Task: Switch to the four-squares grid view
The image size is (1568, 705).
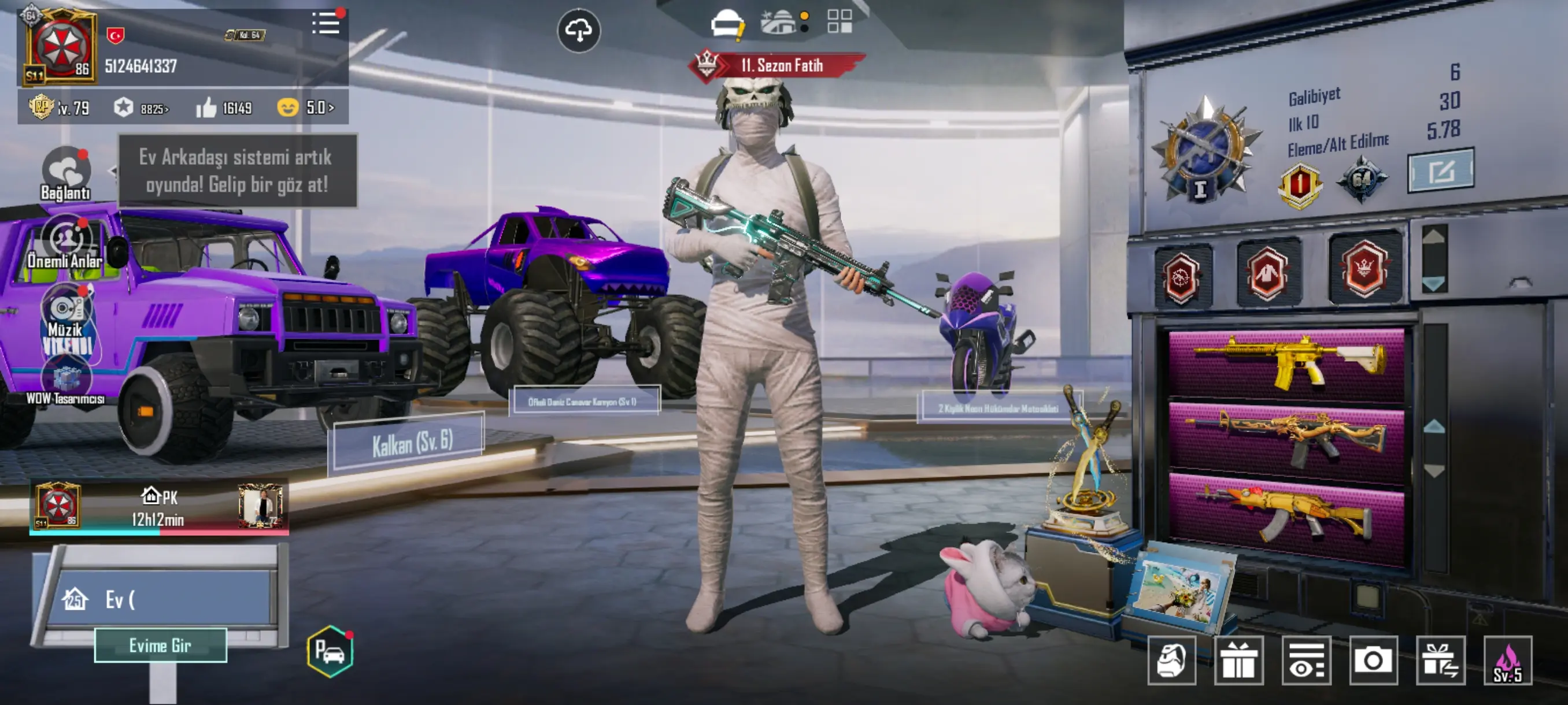Action: pos(840,21)
